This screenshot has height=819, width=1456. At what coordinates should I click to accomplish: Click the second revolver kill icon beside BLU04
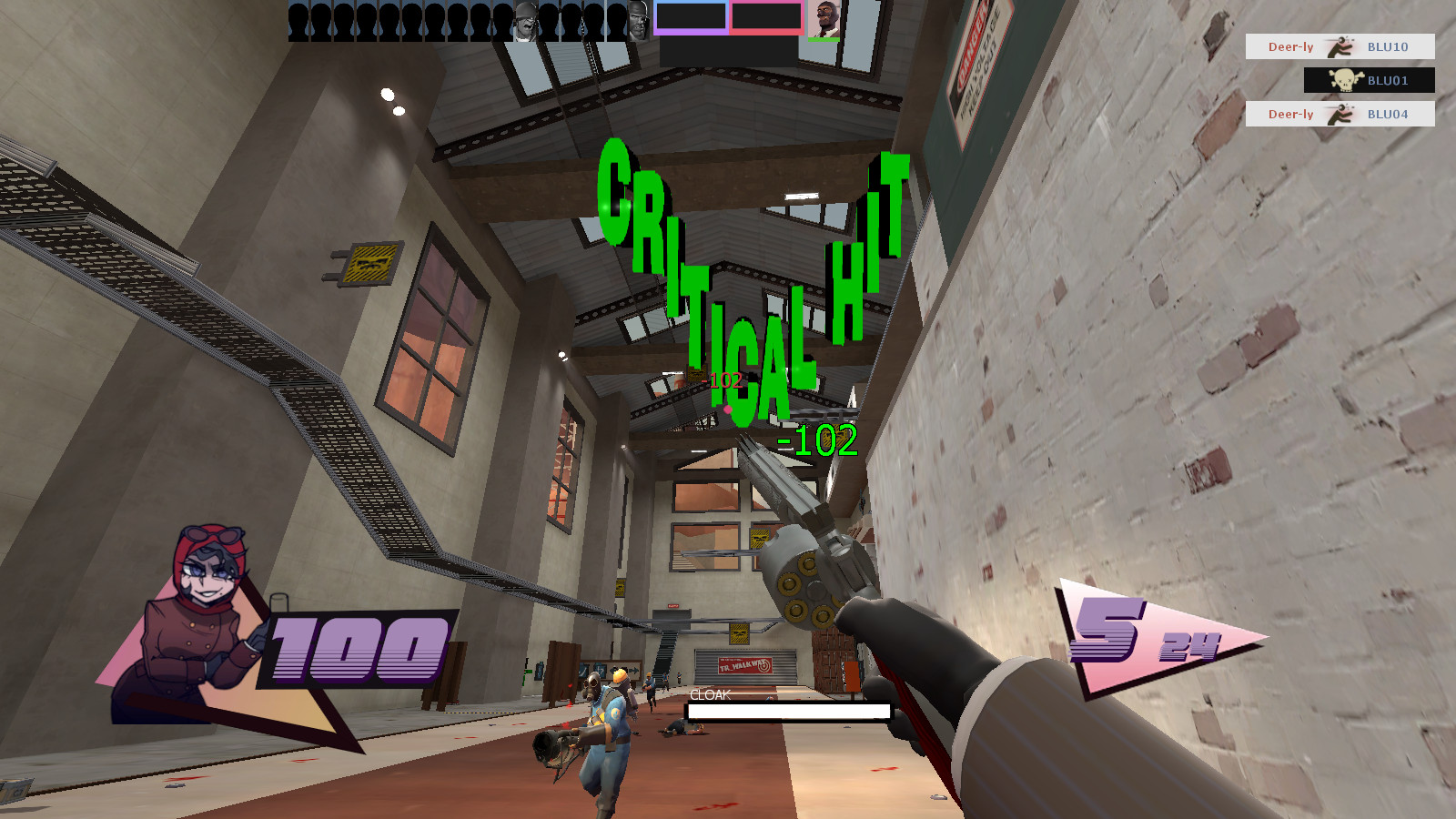(x=1340, y=114)
